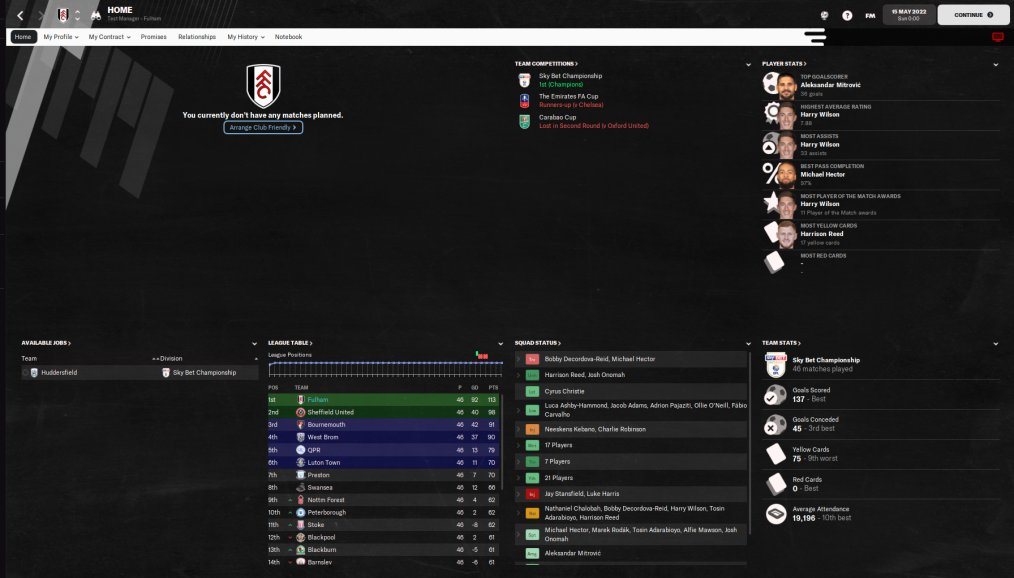Expand the My History dropdown

245,37
